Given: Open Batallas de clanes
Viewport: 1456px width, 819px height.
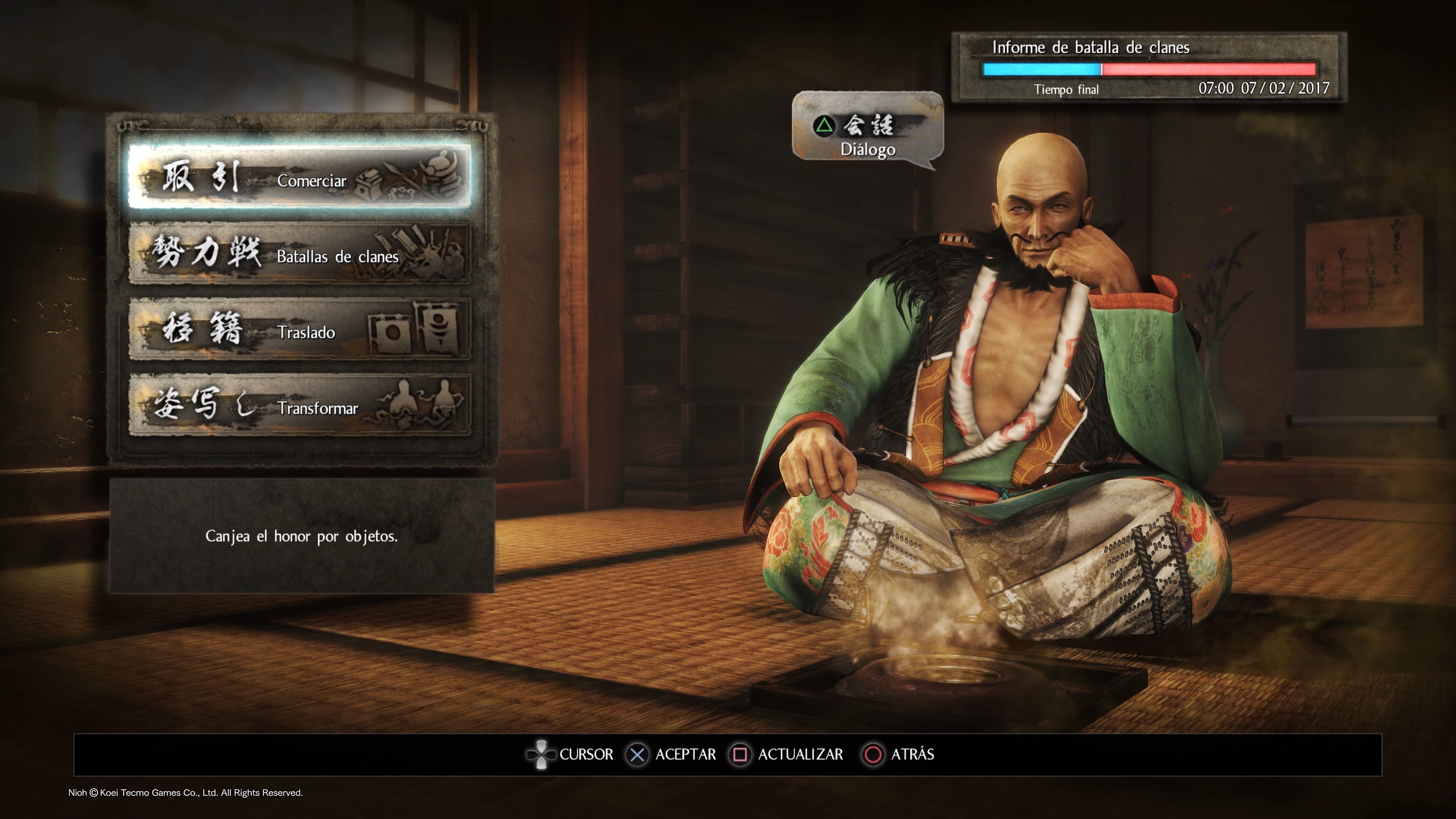Looking at the screenshot, I should coord(300,254).
